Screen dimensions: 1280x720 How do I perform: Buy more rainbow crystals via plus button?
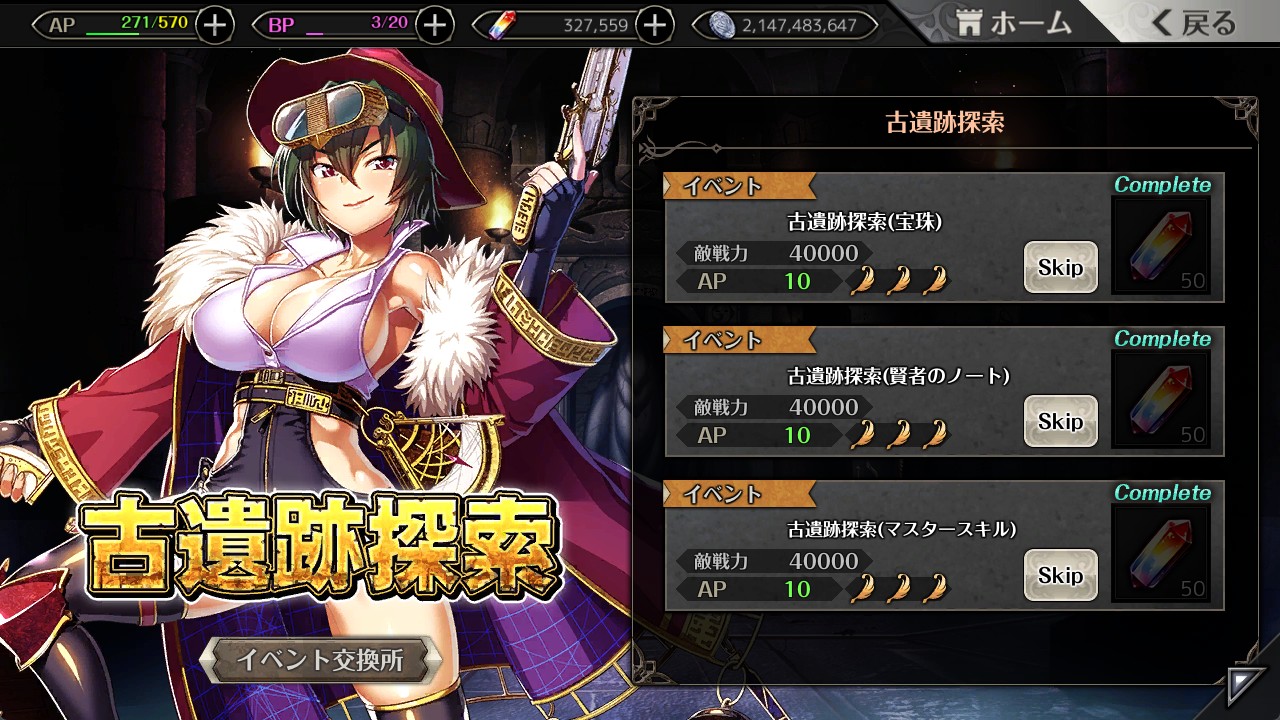point(654,25)
